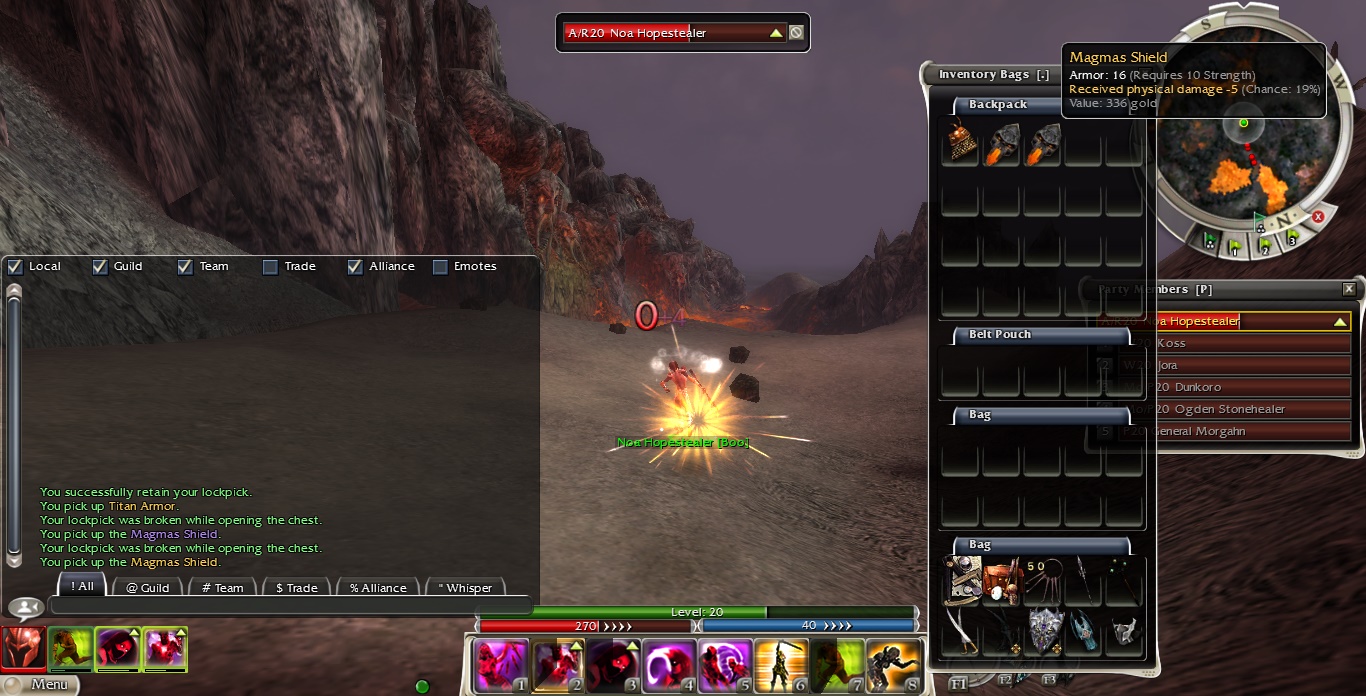This screenshot has width=1366, height=696.
Task: Pick the ornate purple-gem shield in the bag
Action: [x=1043, y=630]
